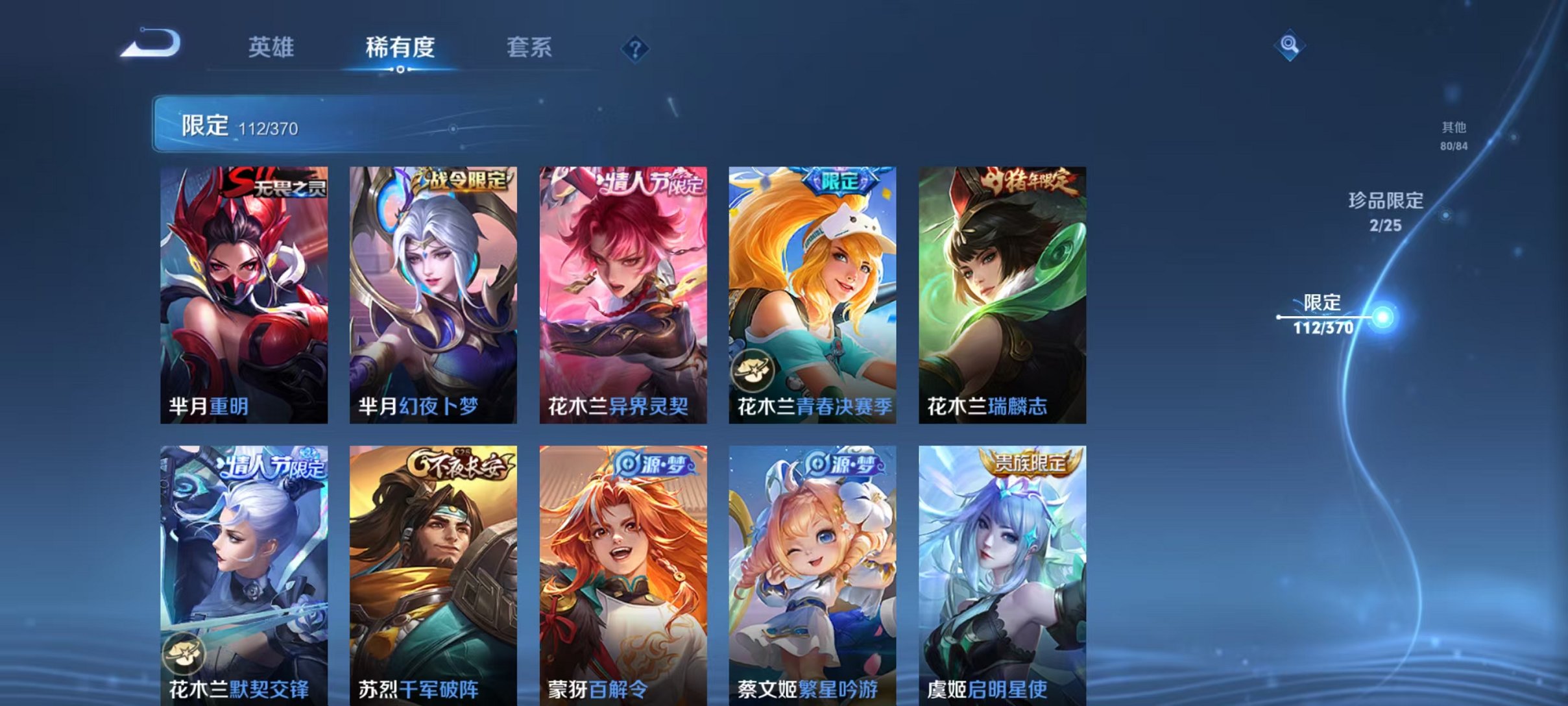
Task: Switch to the 英雄 tab
Action: pyautogui.click(x=272, y=47)
